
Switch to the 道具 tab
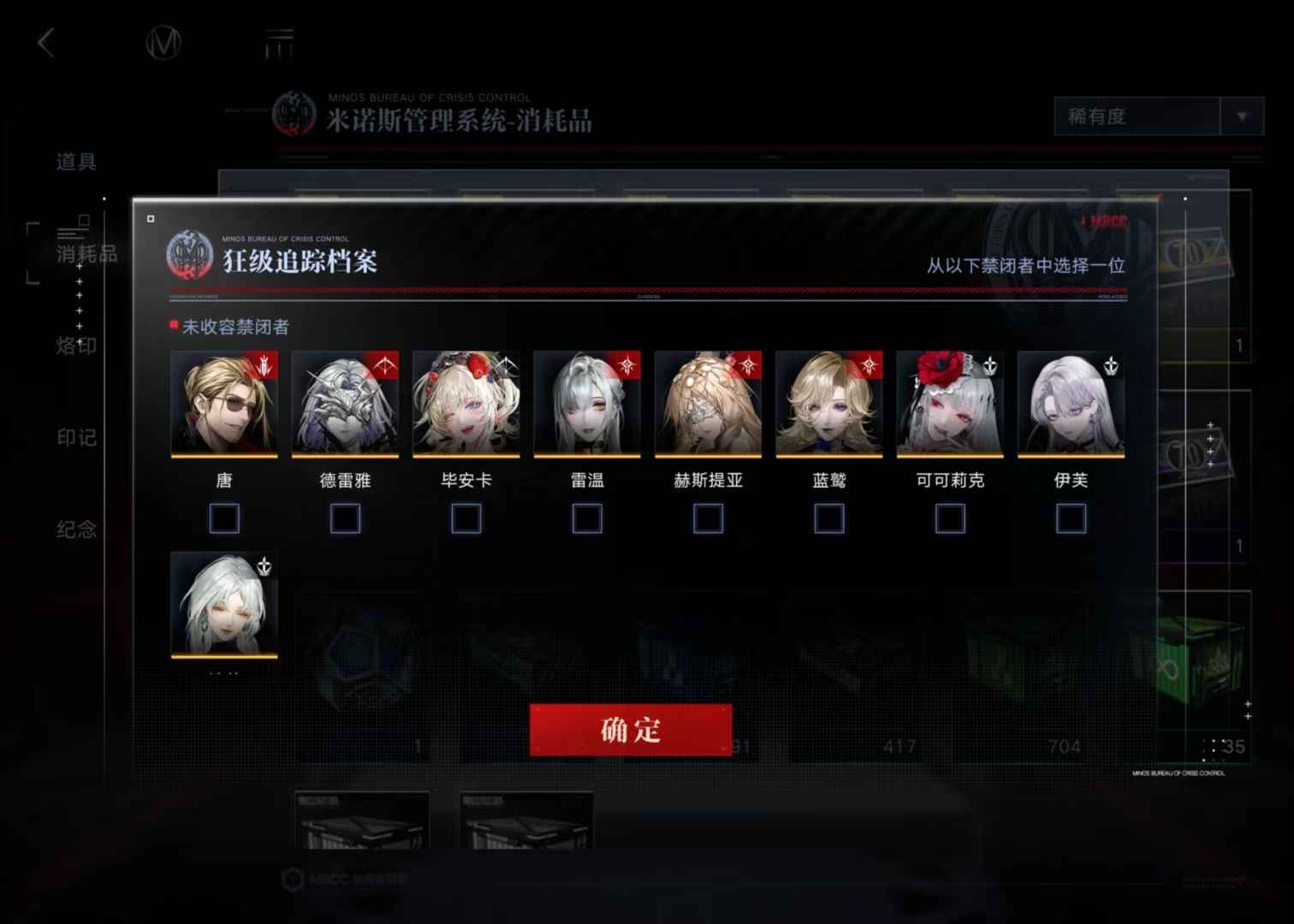coord(75,163)
